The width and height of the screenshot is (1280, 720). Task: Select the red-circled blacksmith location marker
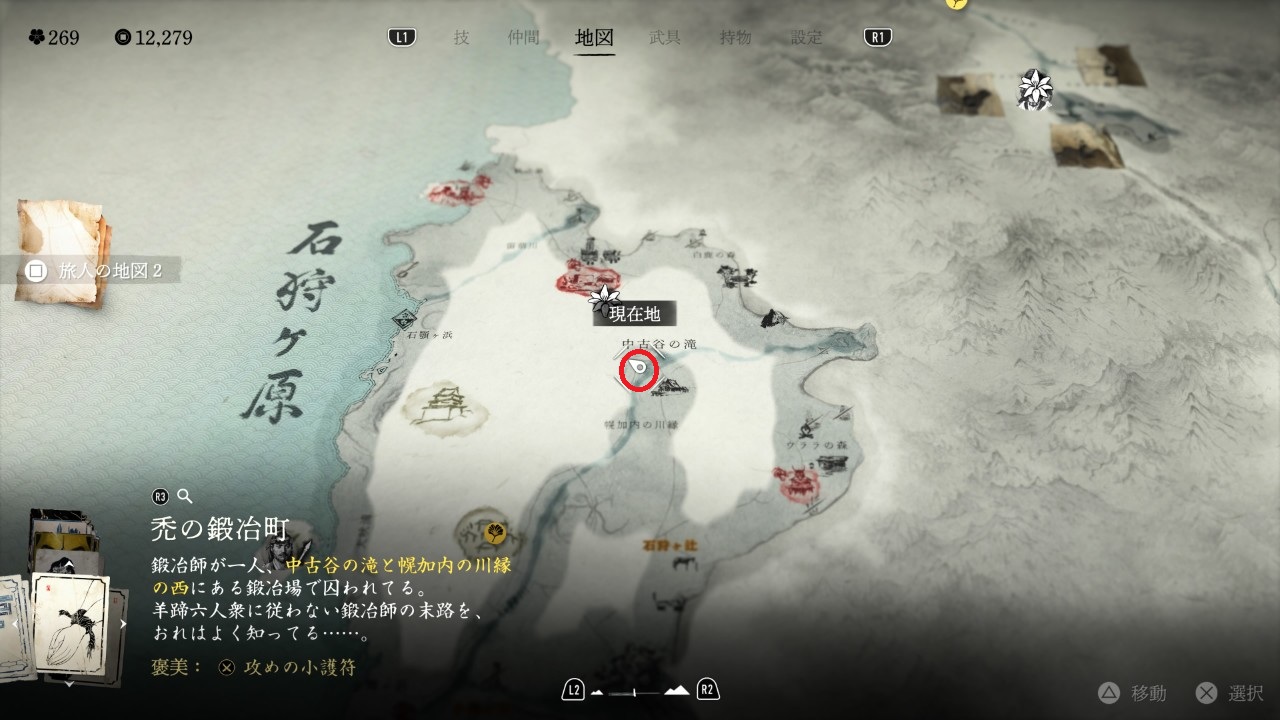pyautogui.click(x=638, y=370)
